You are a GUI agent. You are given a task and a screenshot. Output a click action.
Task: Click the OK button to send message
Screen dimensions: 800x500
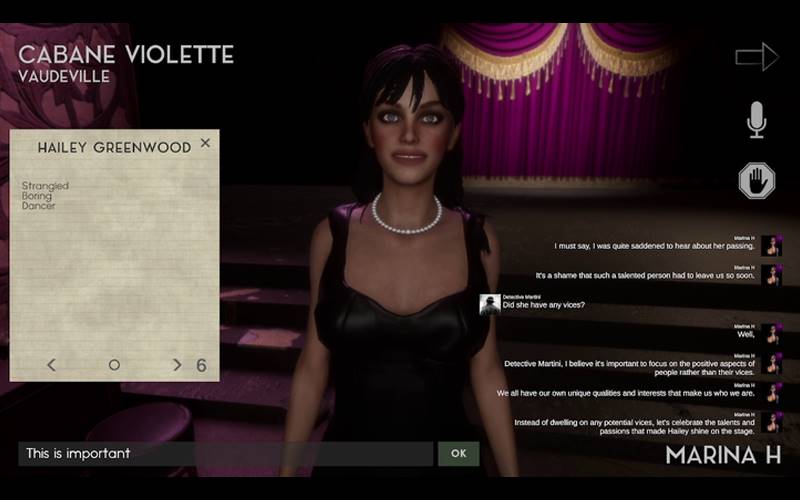coord(458,453)
